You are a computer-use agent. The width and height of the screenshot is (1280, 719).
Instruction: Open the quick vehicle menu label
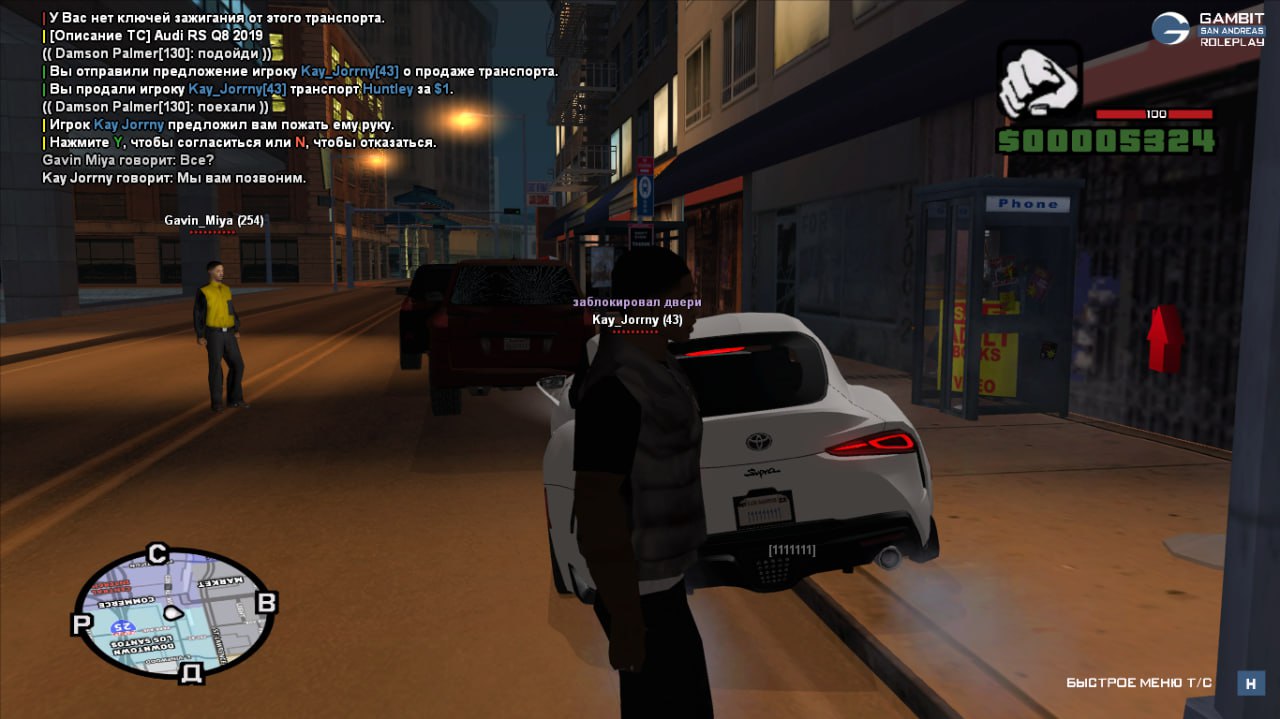1138,683
